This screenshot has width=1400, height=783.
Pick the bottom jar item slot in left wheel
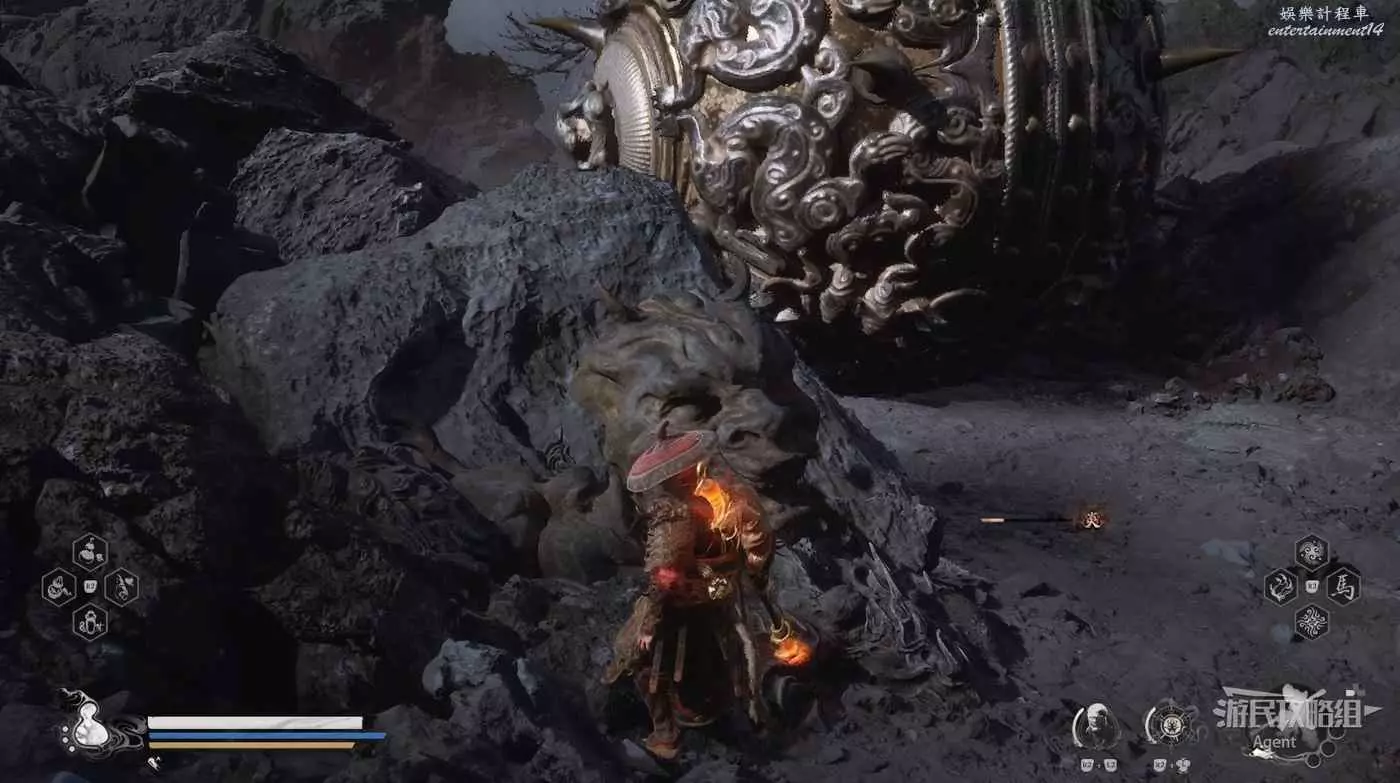[90, 621]
